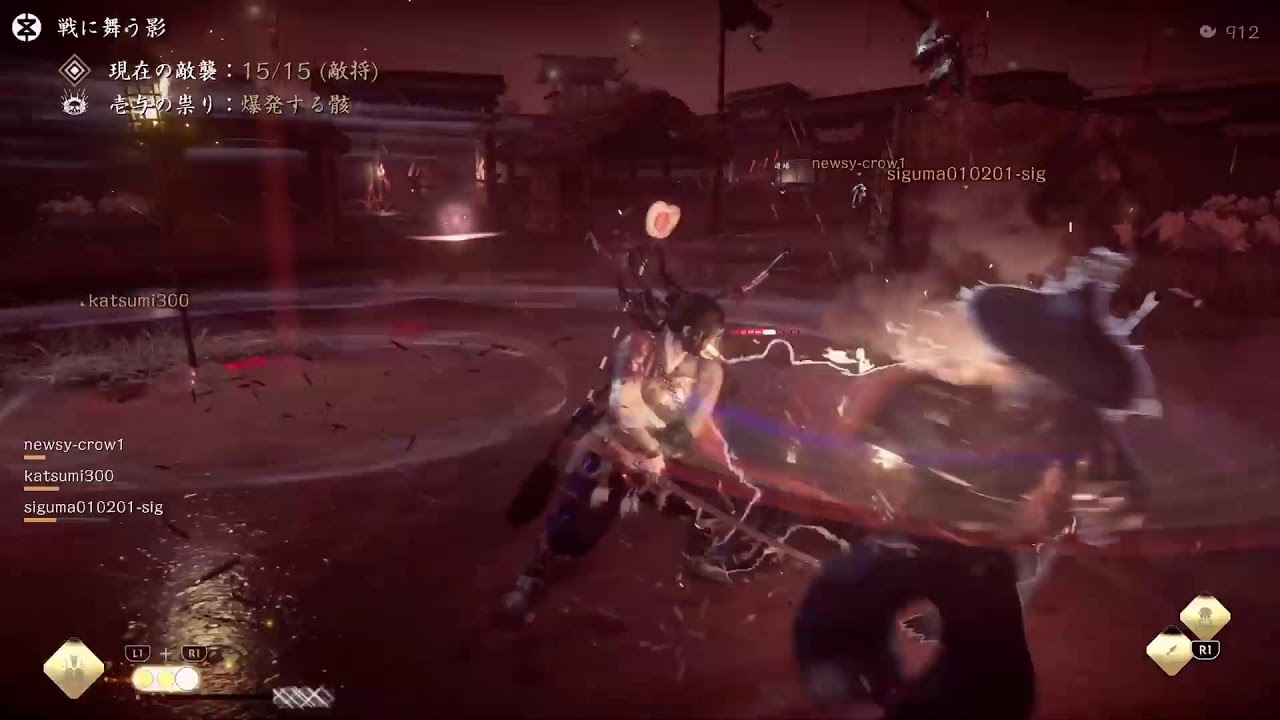Choose siguma010201-sig in the party list

click(93, 508)
